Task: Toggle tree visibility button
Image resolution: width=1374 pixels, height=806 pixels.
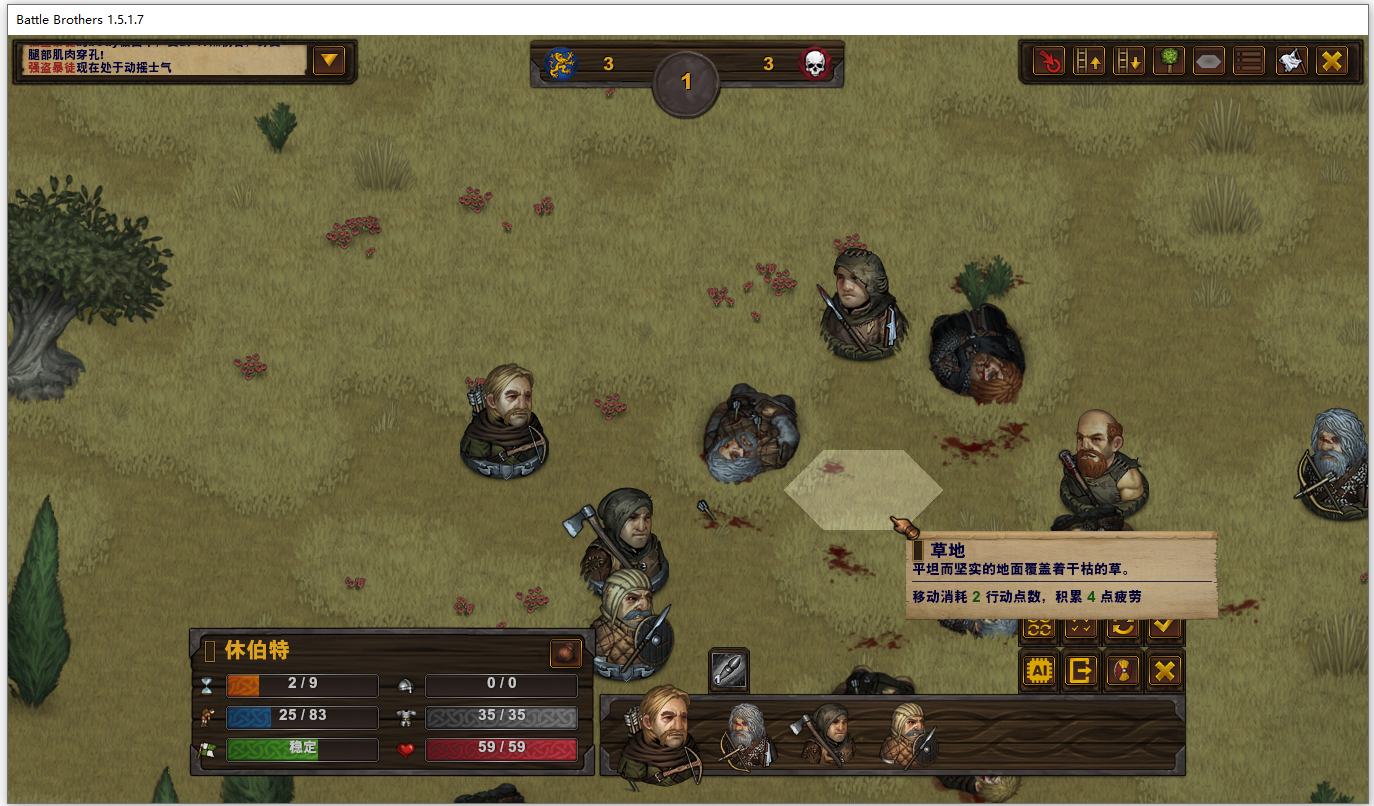Action: coord(1169,61)
